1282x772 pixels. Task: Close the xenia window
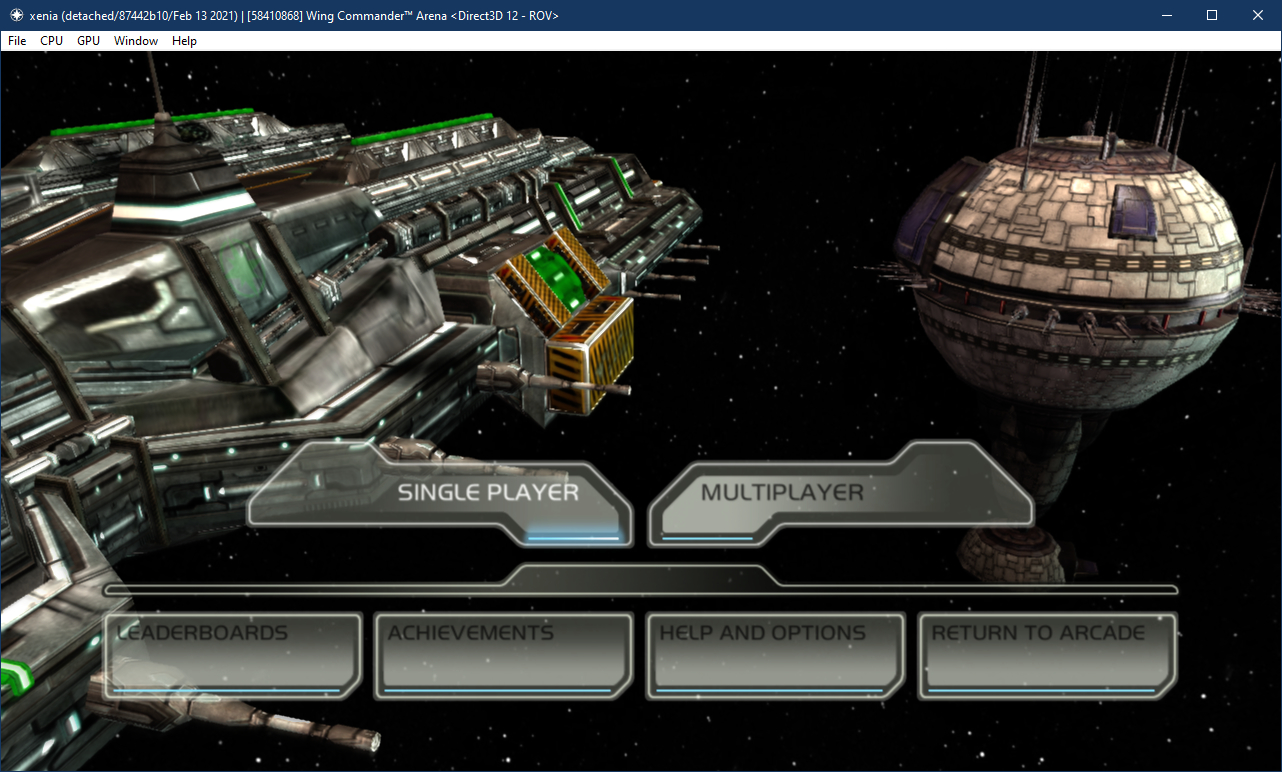point(1258,15)
